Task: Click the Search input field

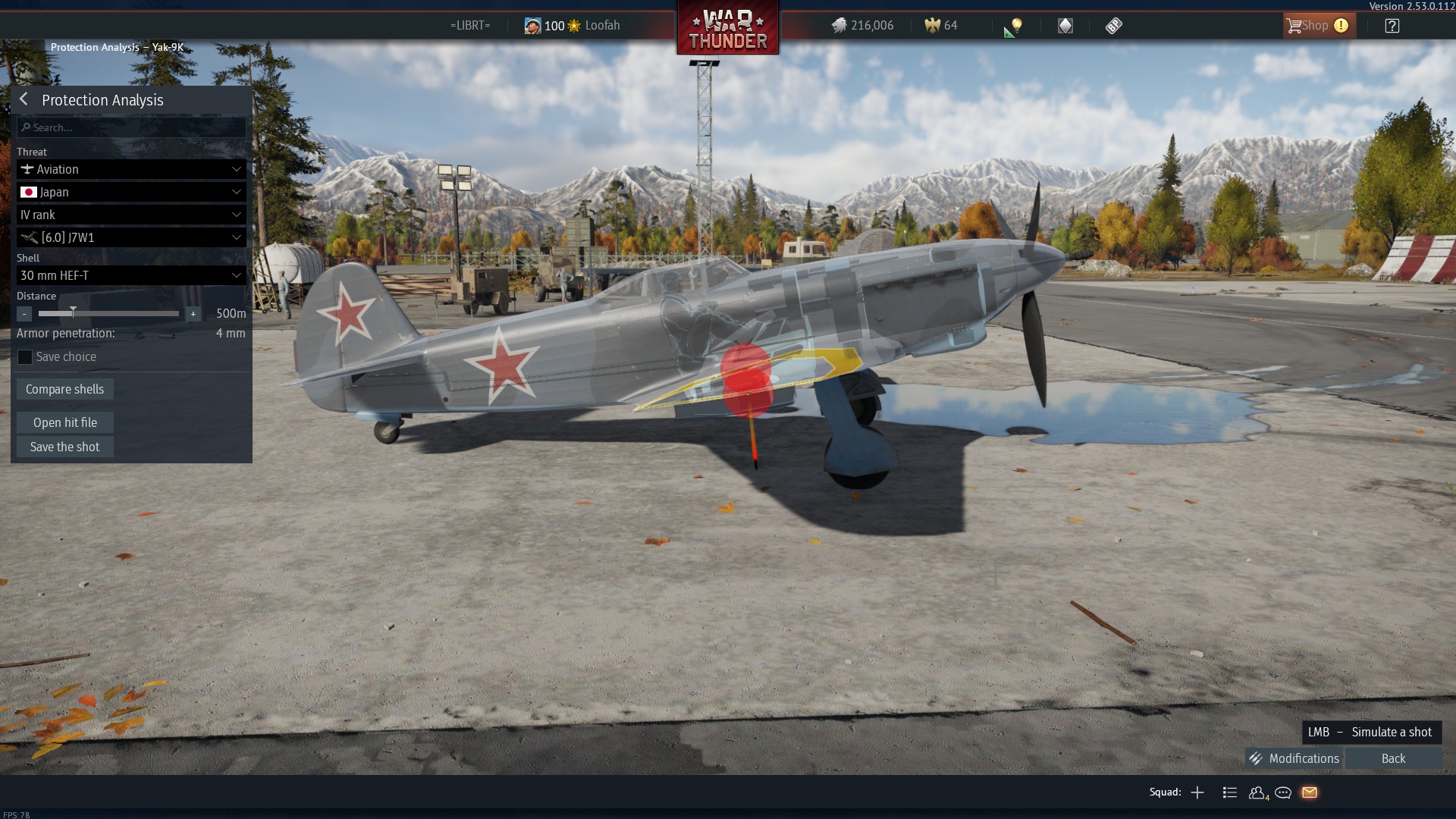Action: 131,127
